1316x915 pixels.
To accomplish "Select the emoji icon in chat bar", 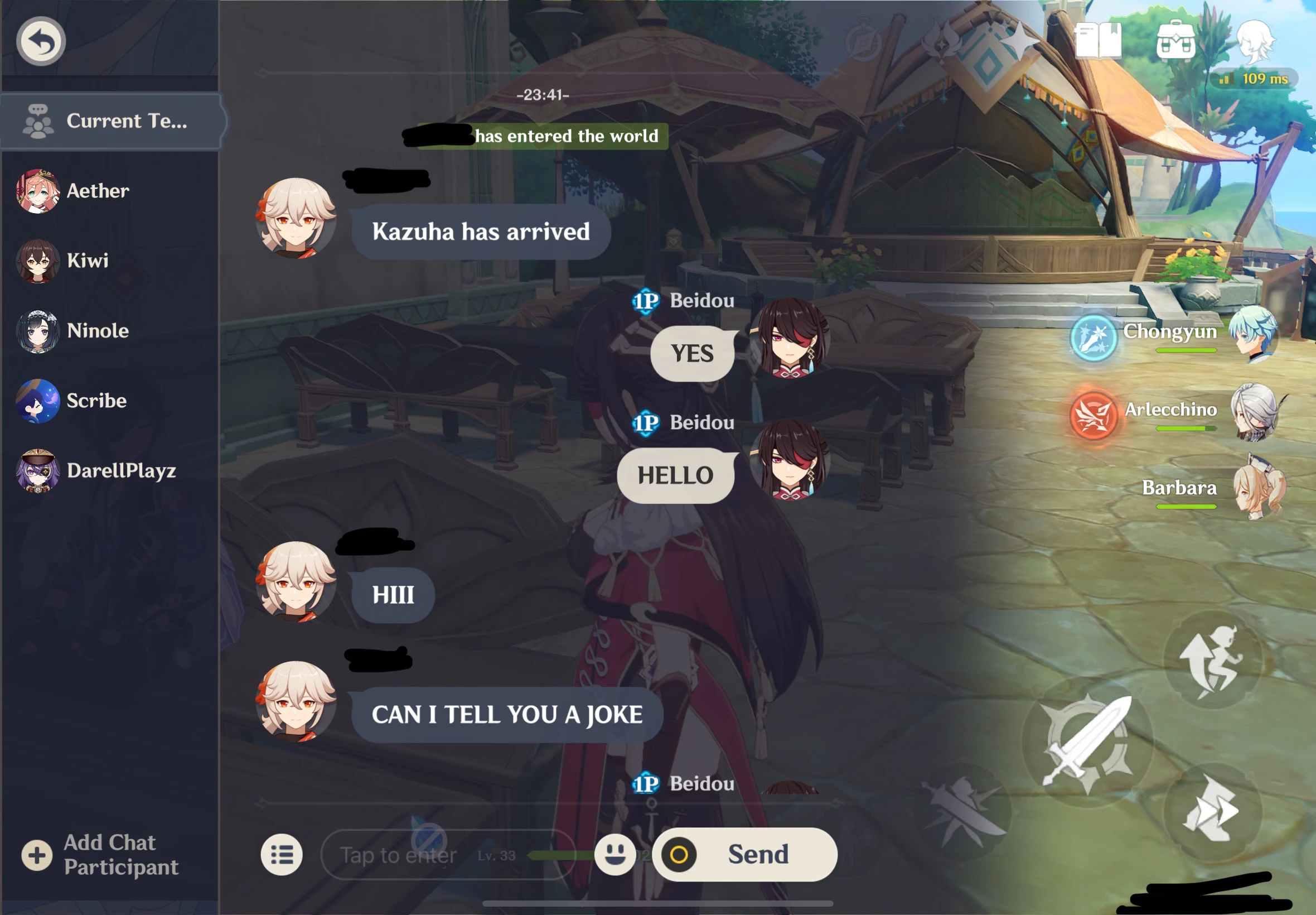I will click(616, 854).
